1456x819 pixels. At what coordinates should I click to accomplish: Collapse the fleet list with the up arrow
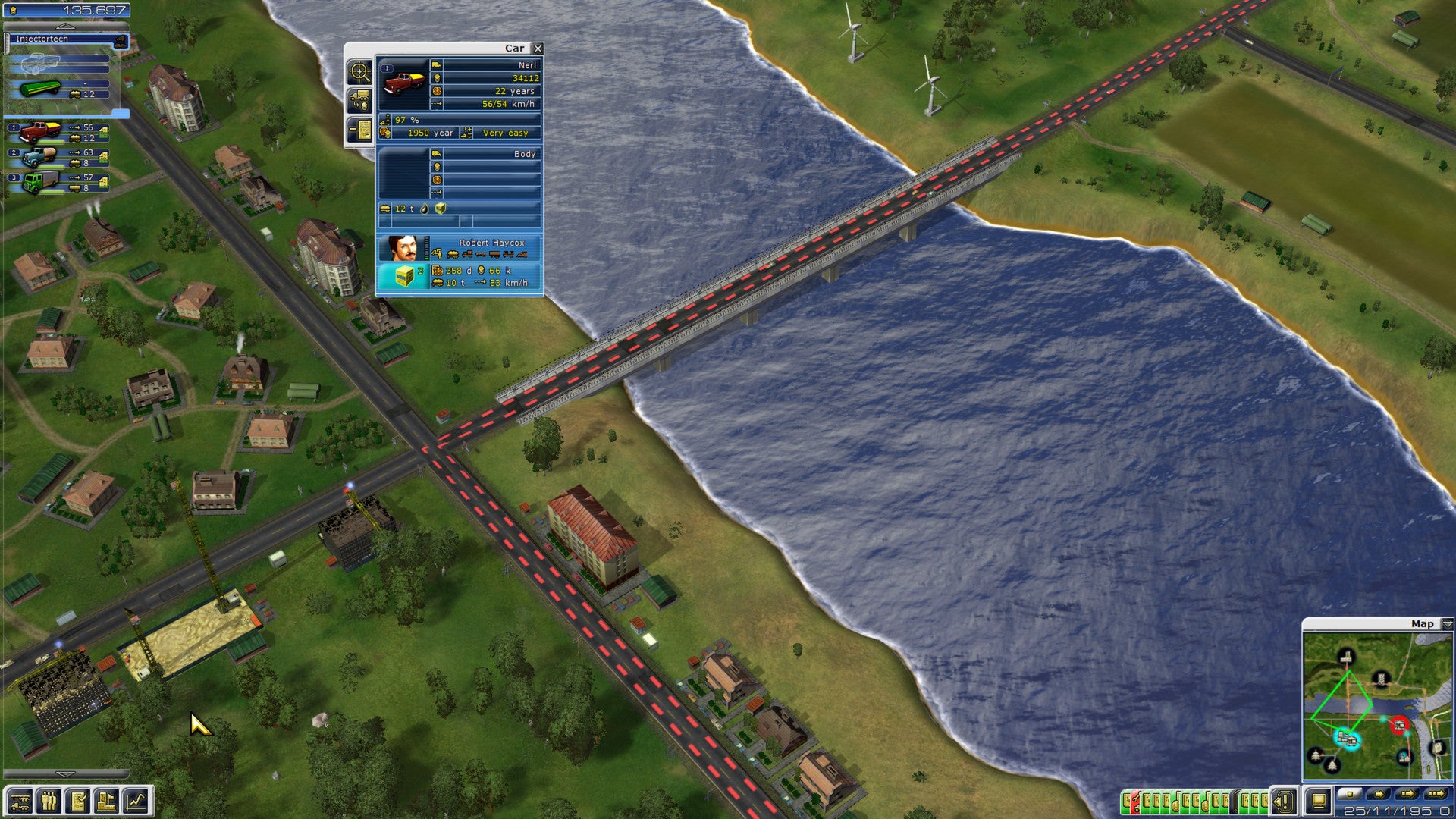tap(66, 27)
